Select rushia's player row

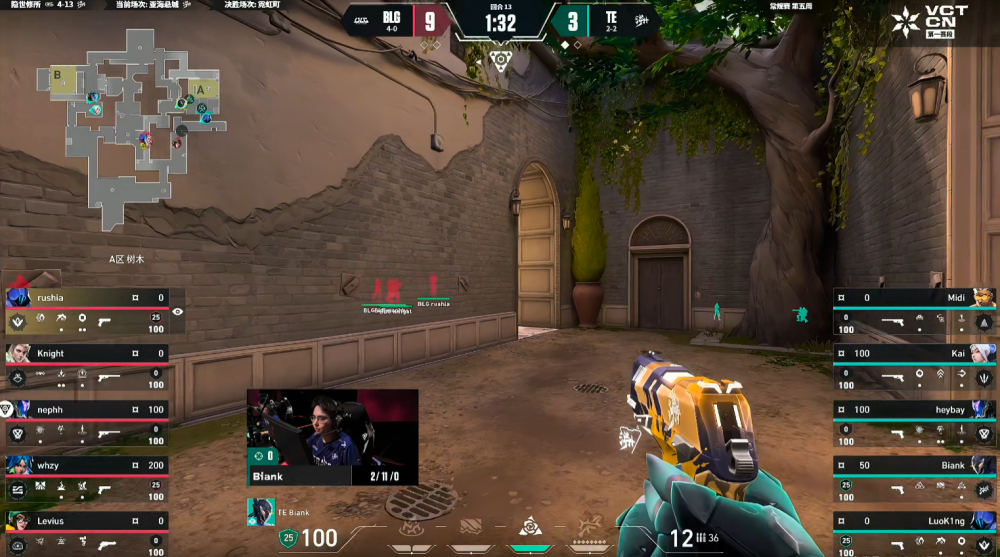[86, 311]
